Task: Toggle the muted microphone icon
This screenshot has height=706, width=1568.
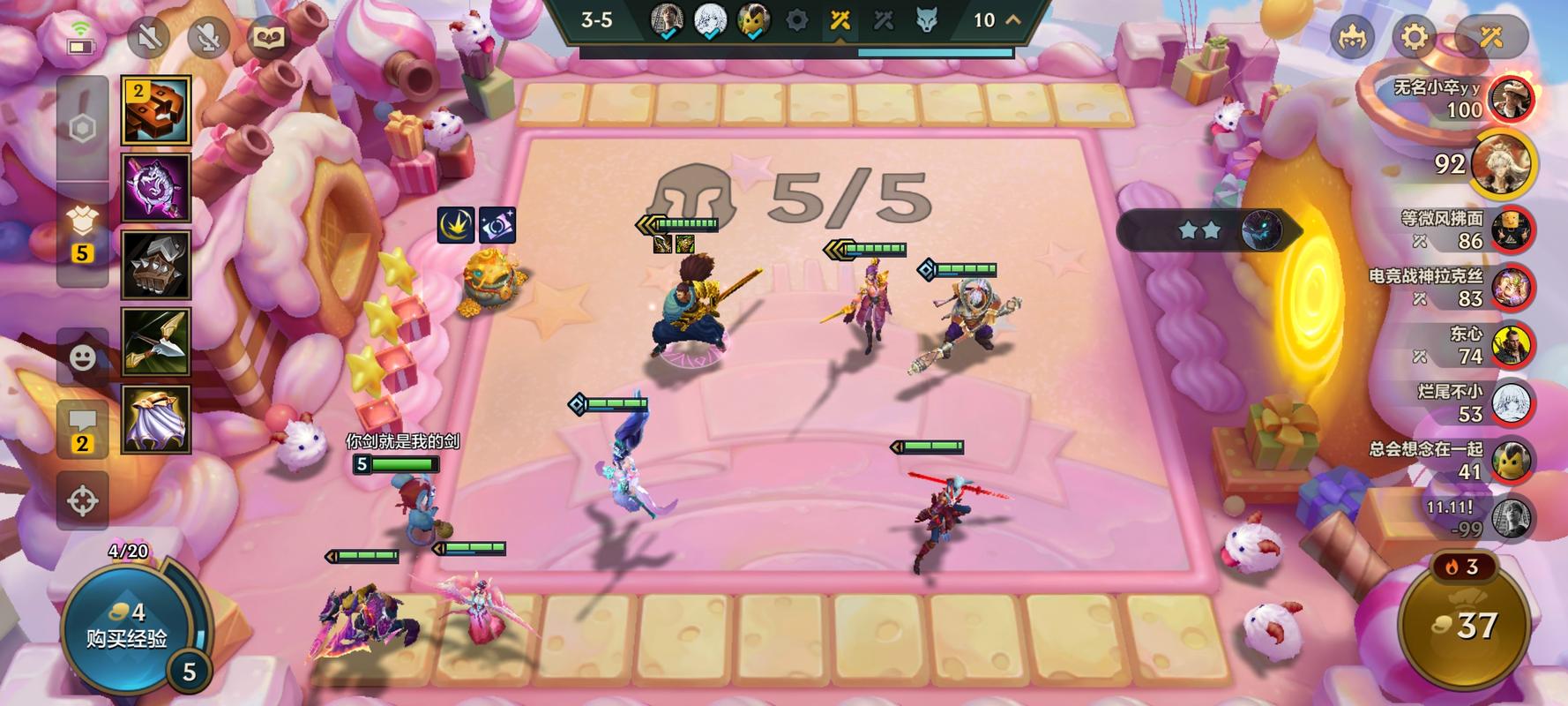Action: 208,37
